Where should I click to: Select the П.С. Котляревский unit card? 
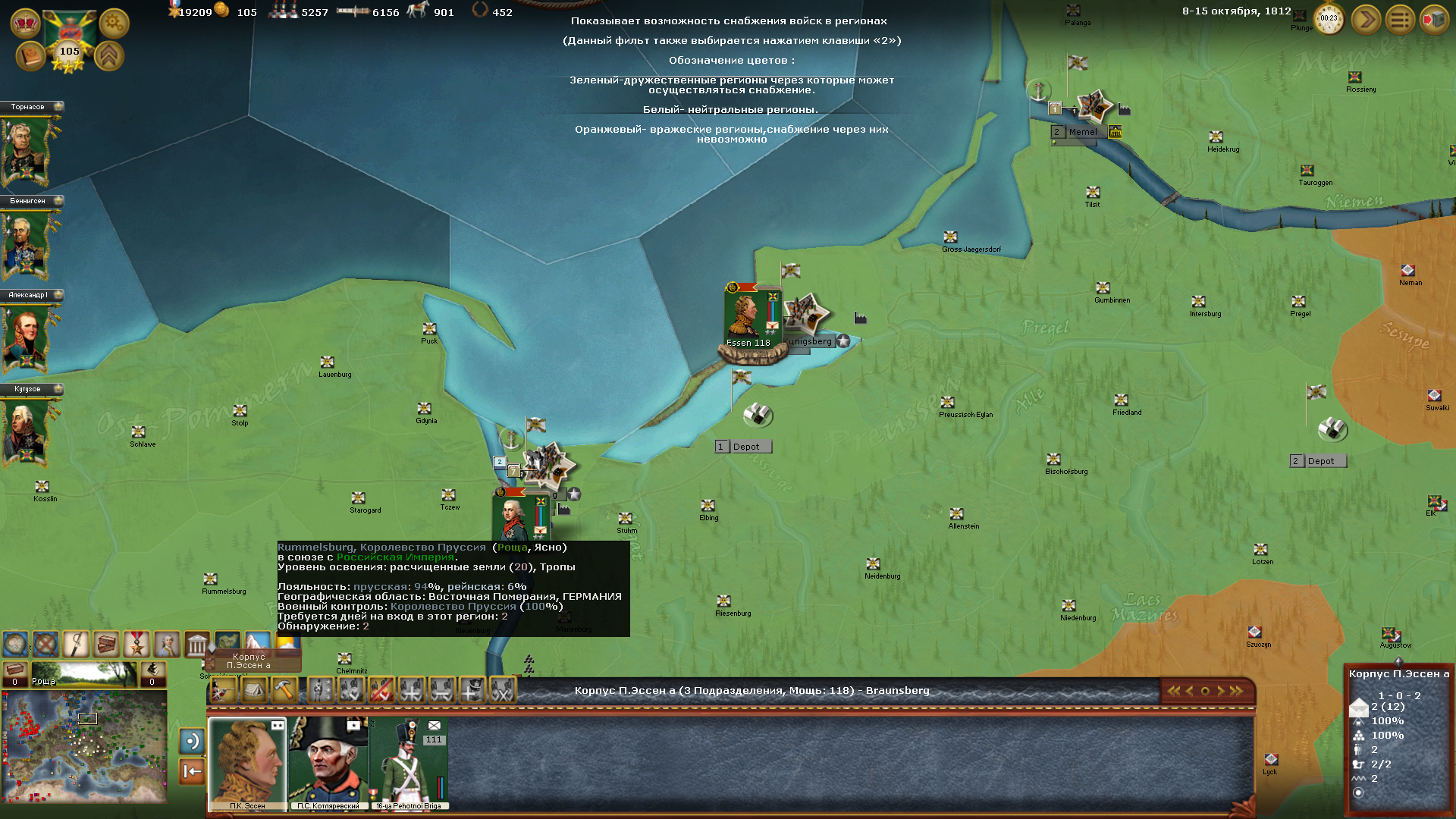tap(328, 762)
